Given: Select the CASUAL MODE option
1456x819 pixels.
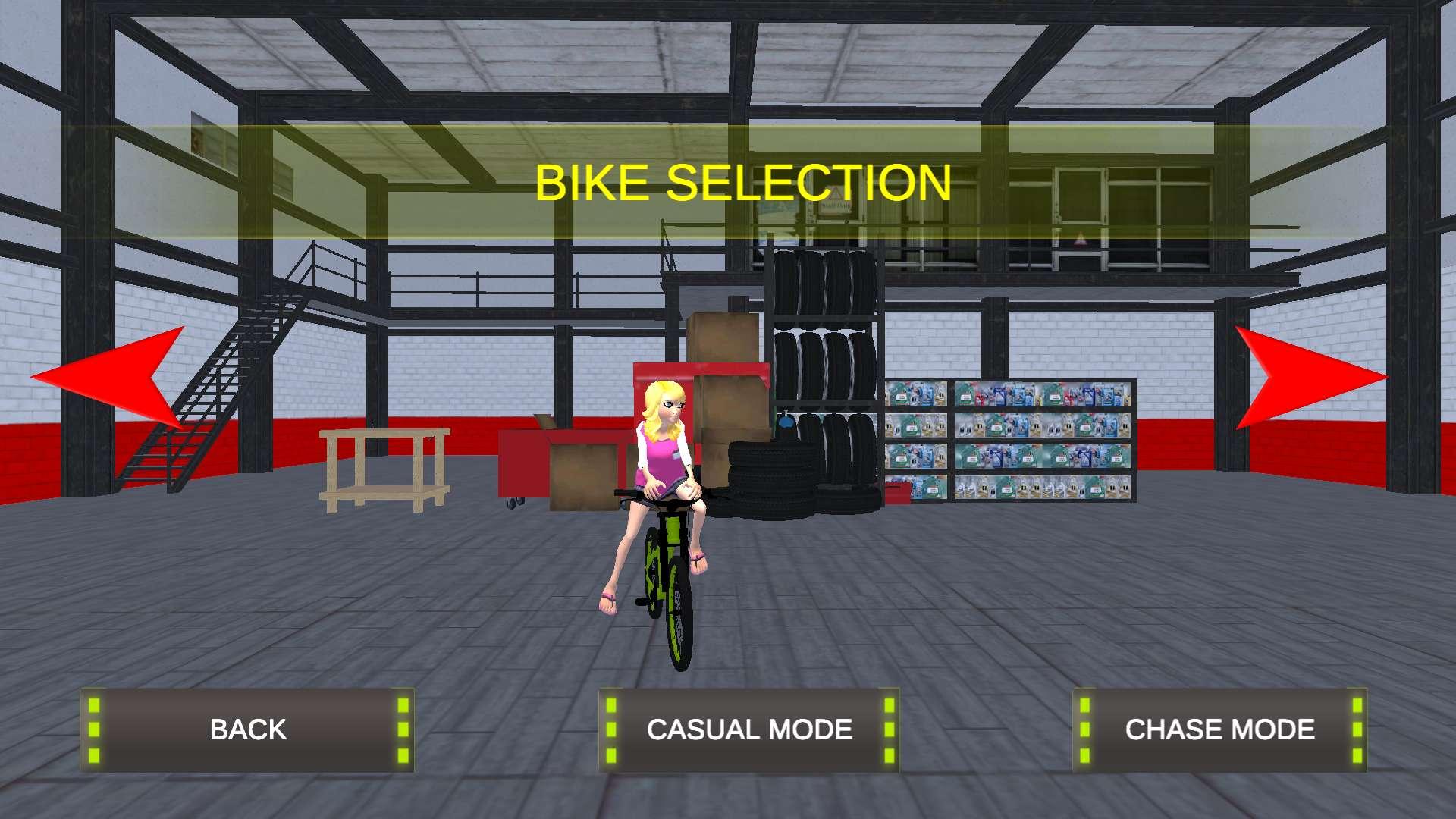Looking at the screenshot, I should pos(749,730).
